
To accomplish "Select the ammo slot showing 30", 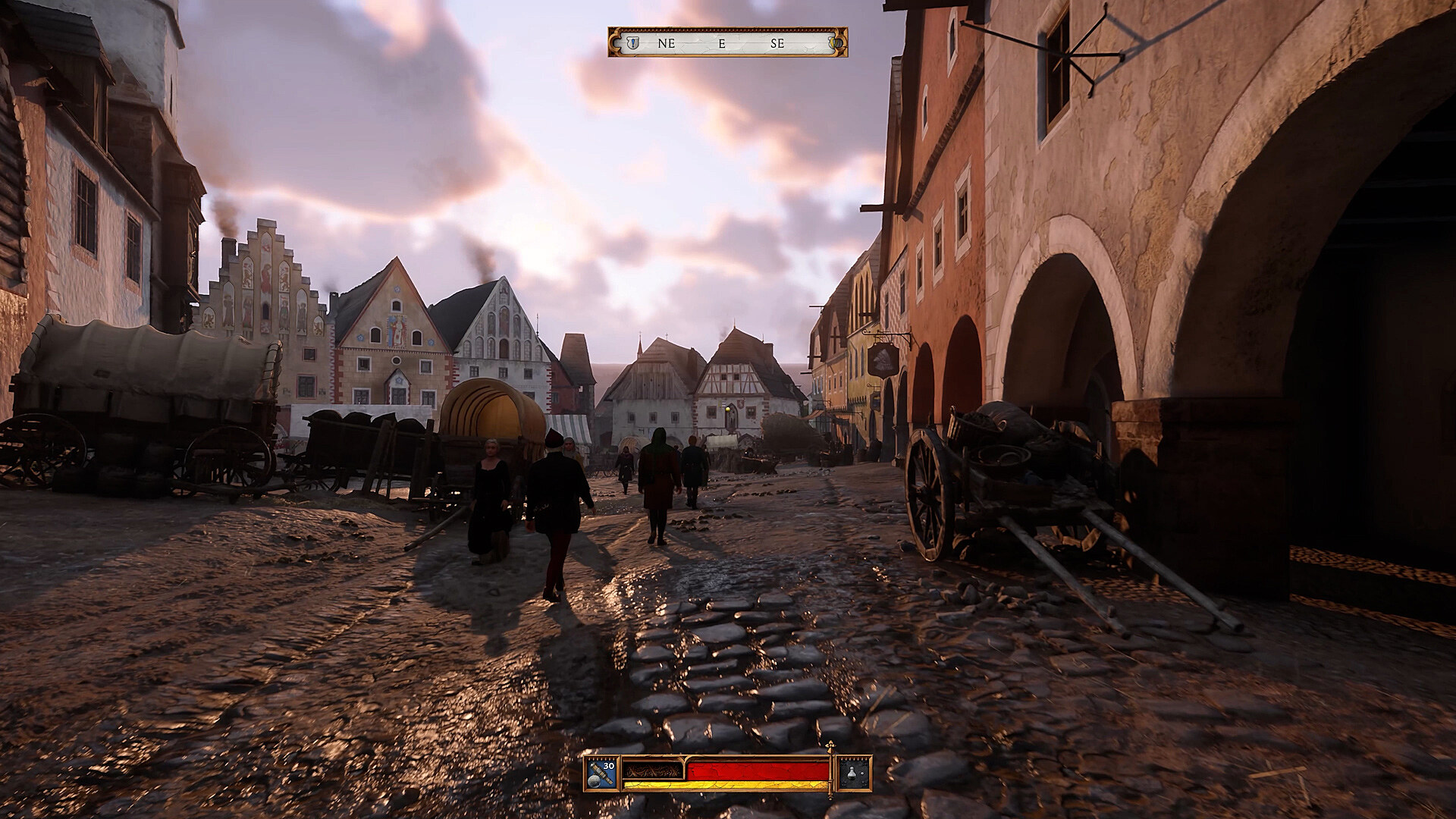I will coord(603,774).
